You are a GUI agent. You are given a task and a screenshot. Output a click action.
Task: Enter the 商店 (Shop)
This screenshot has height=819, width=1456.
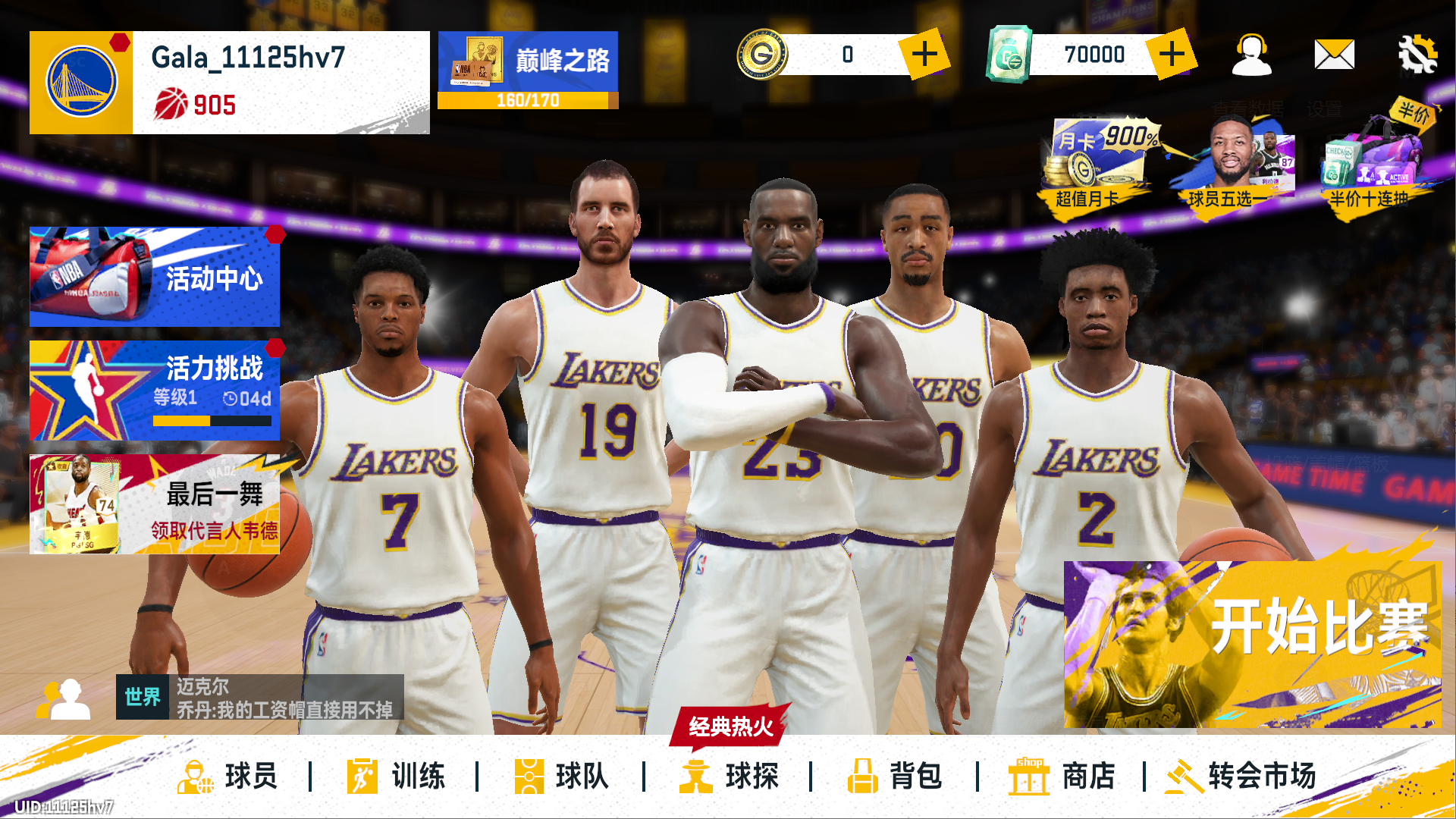(x=1065, y=776)
